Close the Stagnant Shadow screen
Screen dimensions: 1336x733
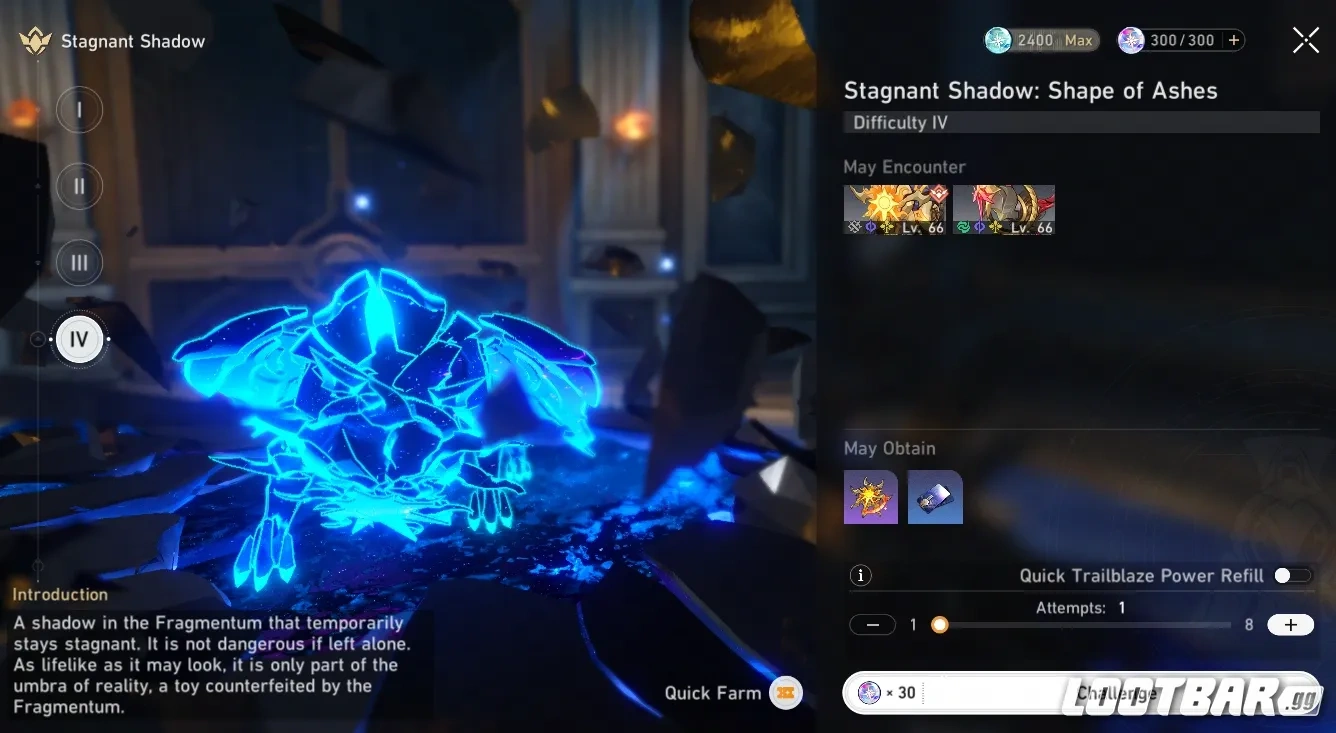pyautogui.click(x=1305, y=40)
